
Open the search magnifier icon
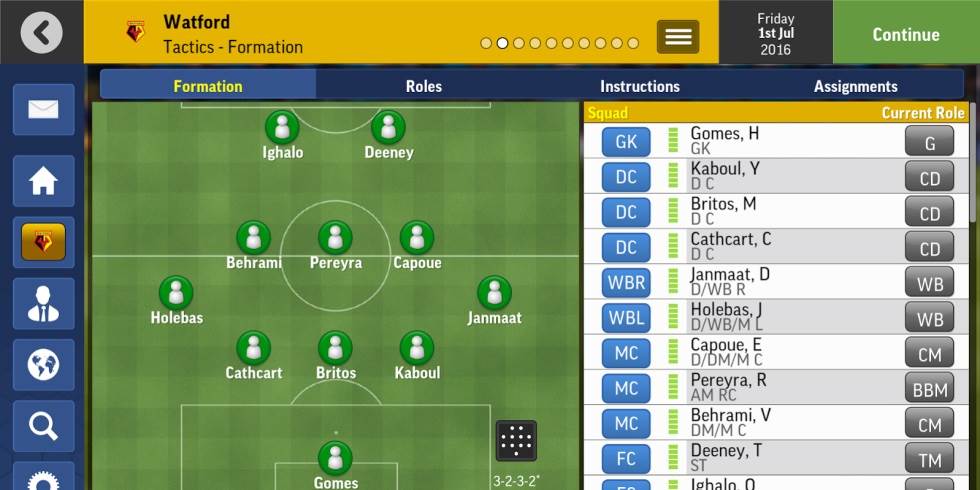(43, 426)
